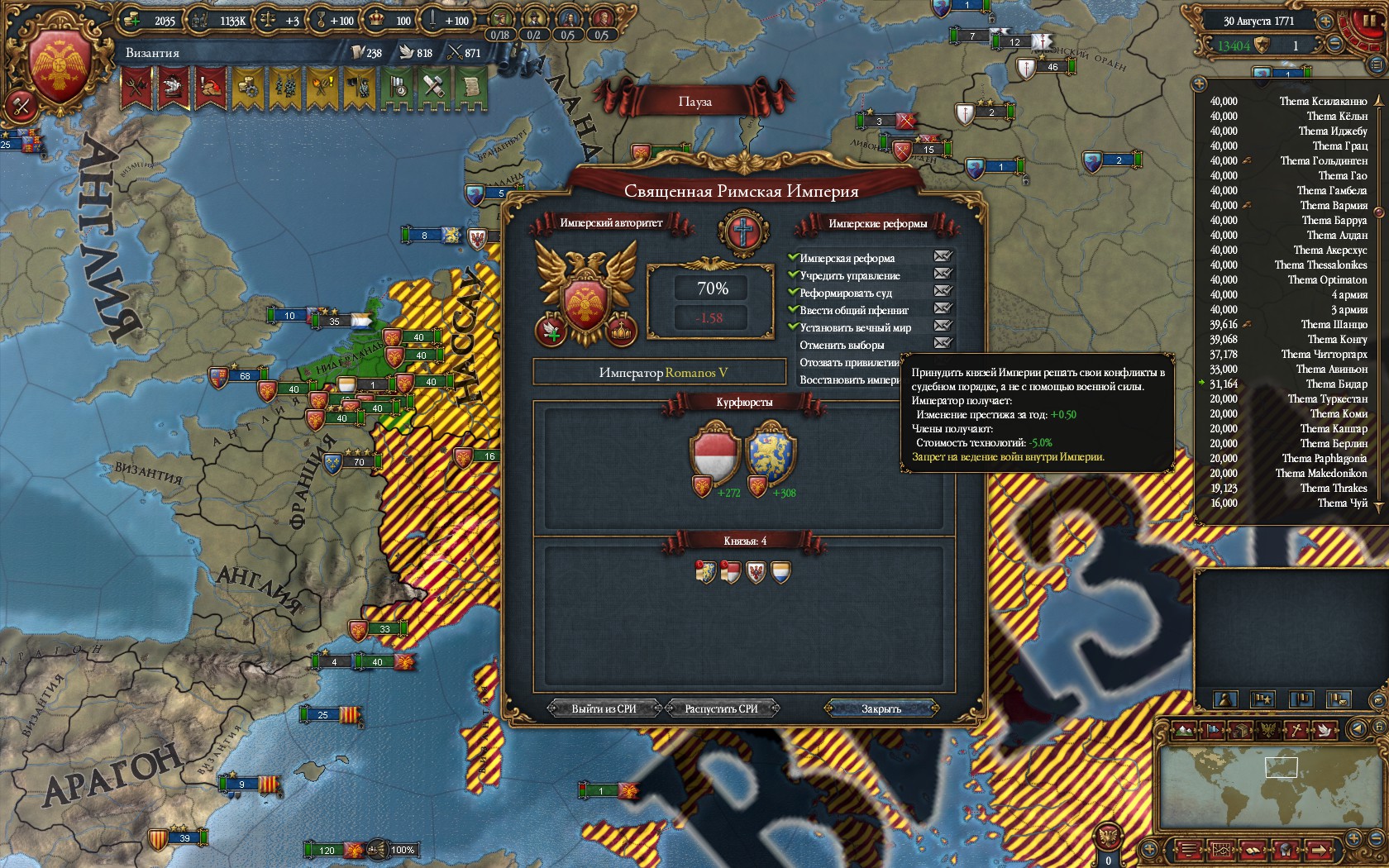Click the Выйти из СРИ button
This screenshot has width=1389, height=868.
604,708
